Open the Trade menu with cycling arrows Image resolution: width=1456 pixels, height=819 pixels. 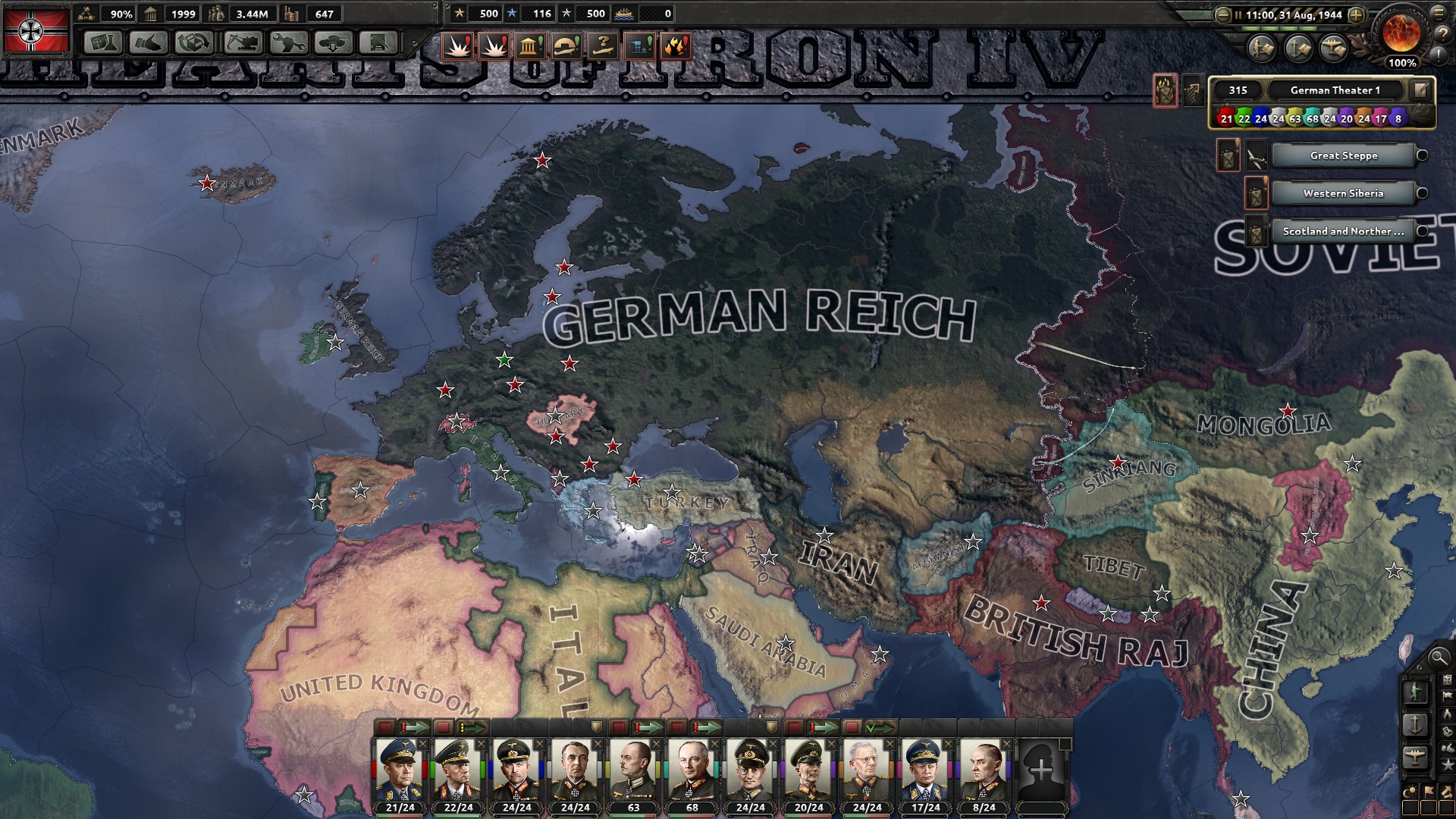pyautogui.click(x=194, y=42)
